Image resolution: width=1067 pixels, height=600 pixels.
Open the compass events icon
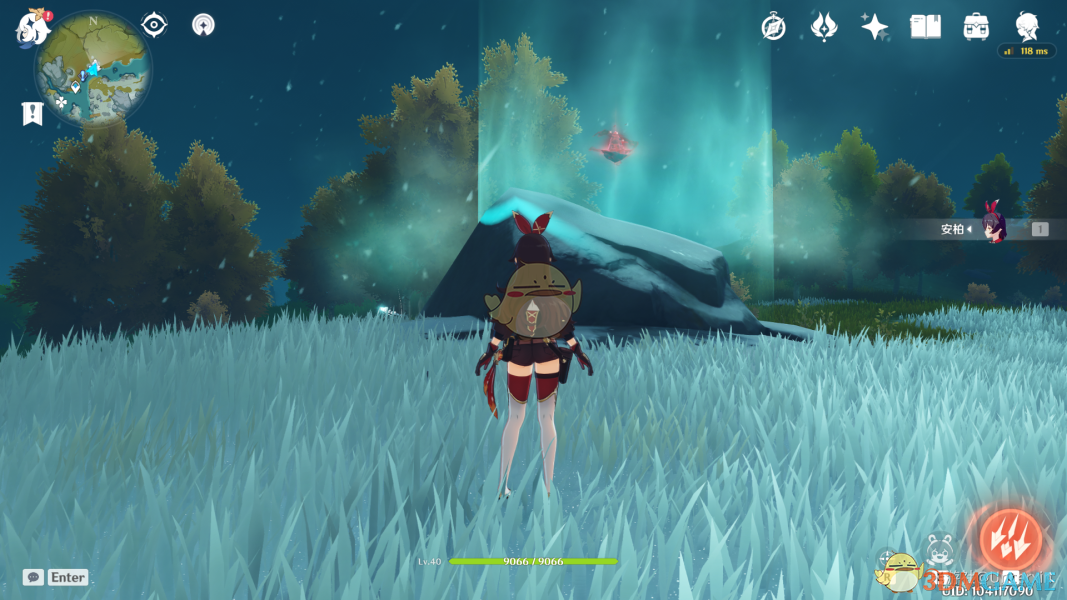point(773,27)
